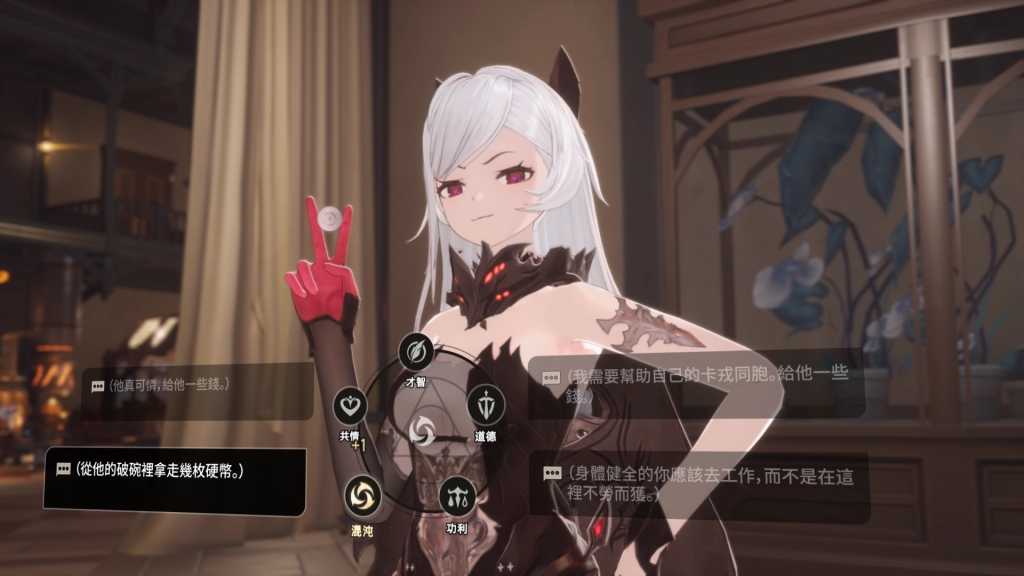This screenshot has width=1024, height=576.
Task: Activate the highlighted 混沌 icon
Action: point(362,494)
